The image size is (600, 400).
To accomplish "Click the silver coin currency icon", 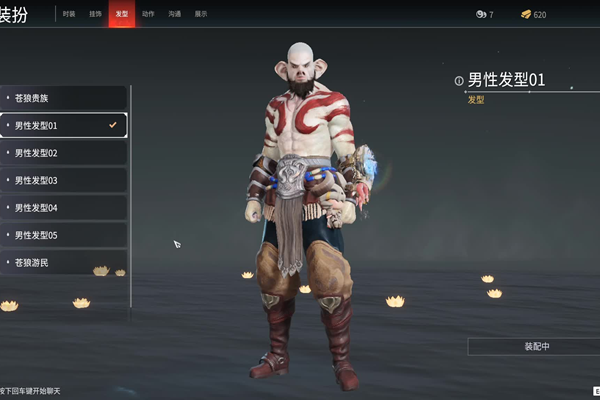I will (480, 14).
